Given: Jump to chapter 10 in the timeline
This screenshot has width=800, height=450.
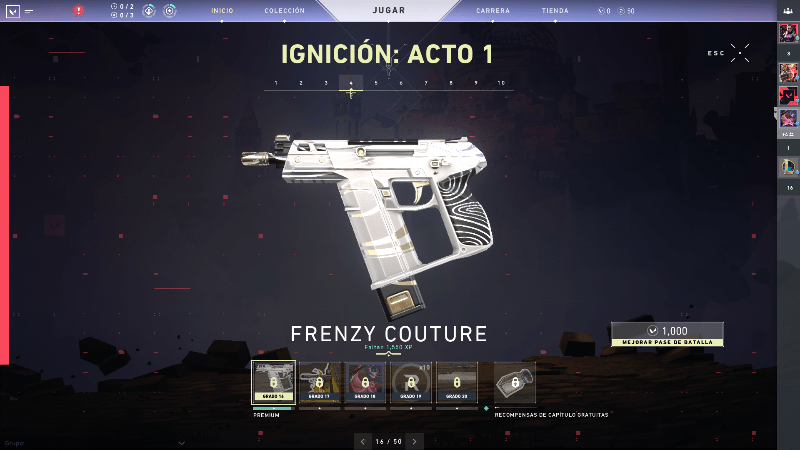Looking at the screenshot, I should point(501,83).
